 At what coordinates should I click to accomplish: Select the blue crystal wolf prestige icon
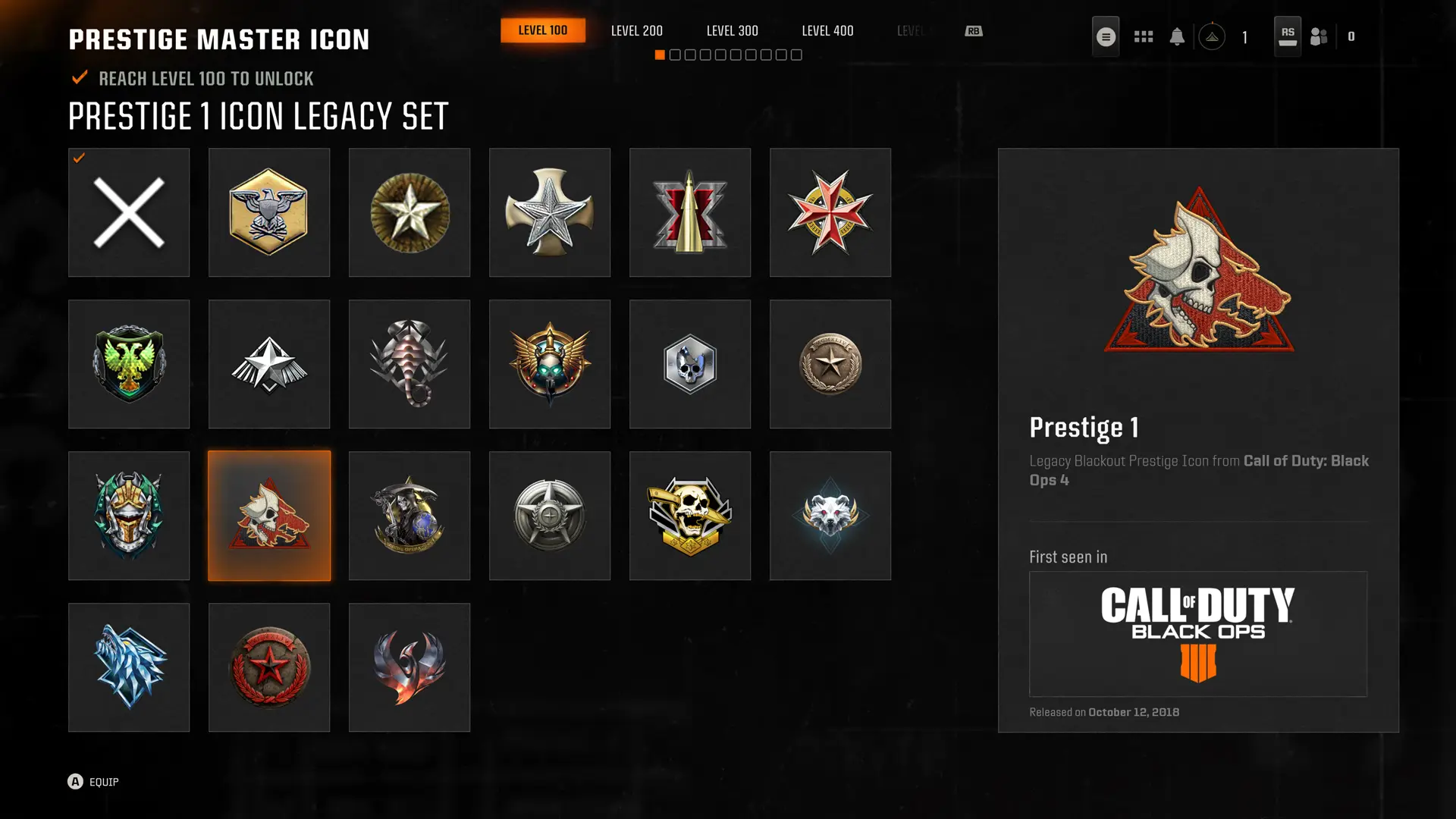[129, 667]
